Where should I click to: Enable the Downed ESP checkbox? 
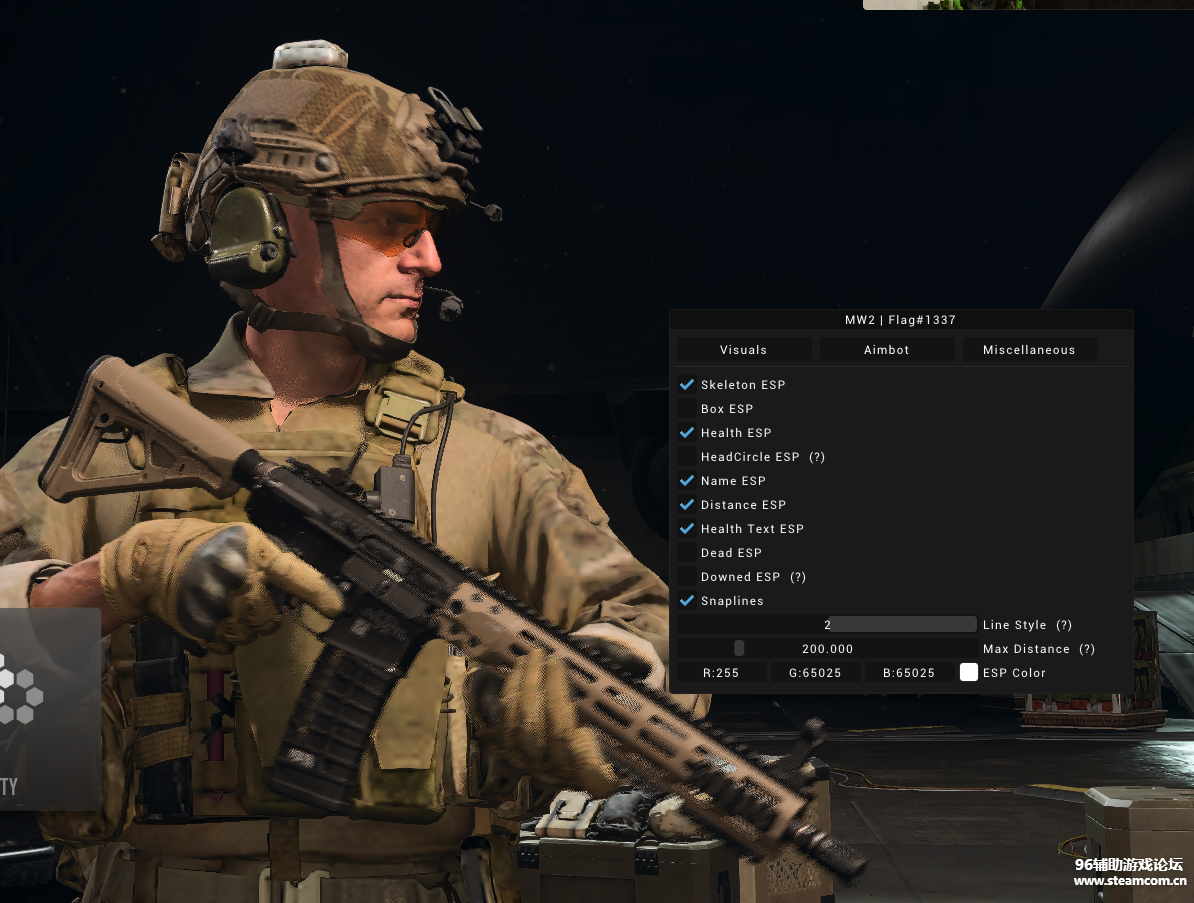[x=687, y=577]
